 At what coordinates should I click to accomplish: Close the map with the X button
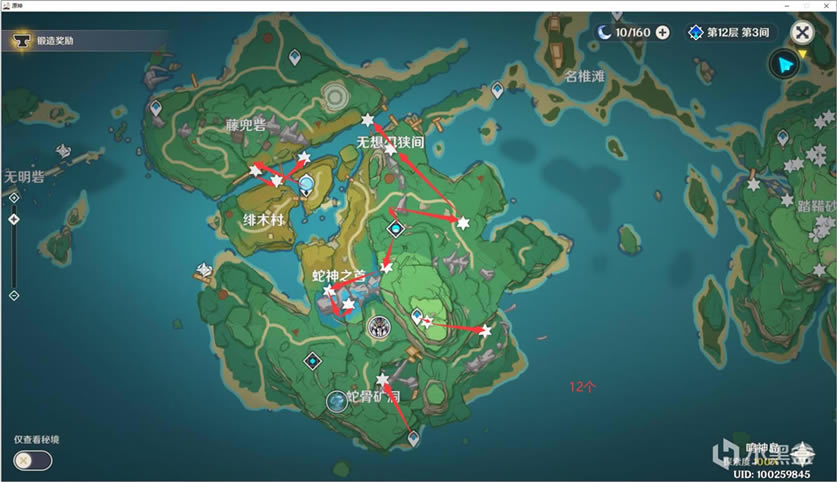click(x=801, y=32)
